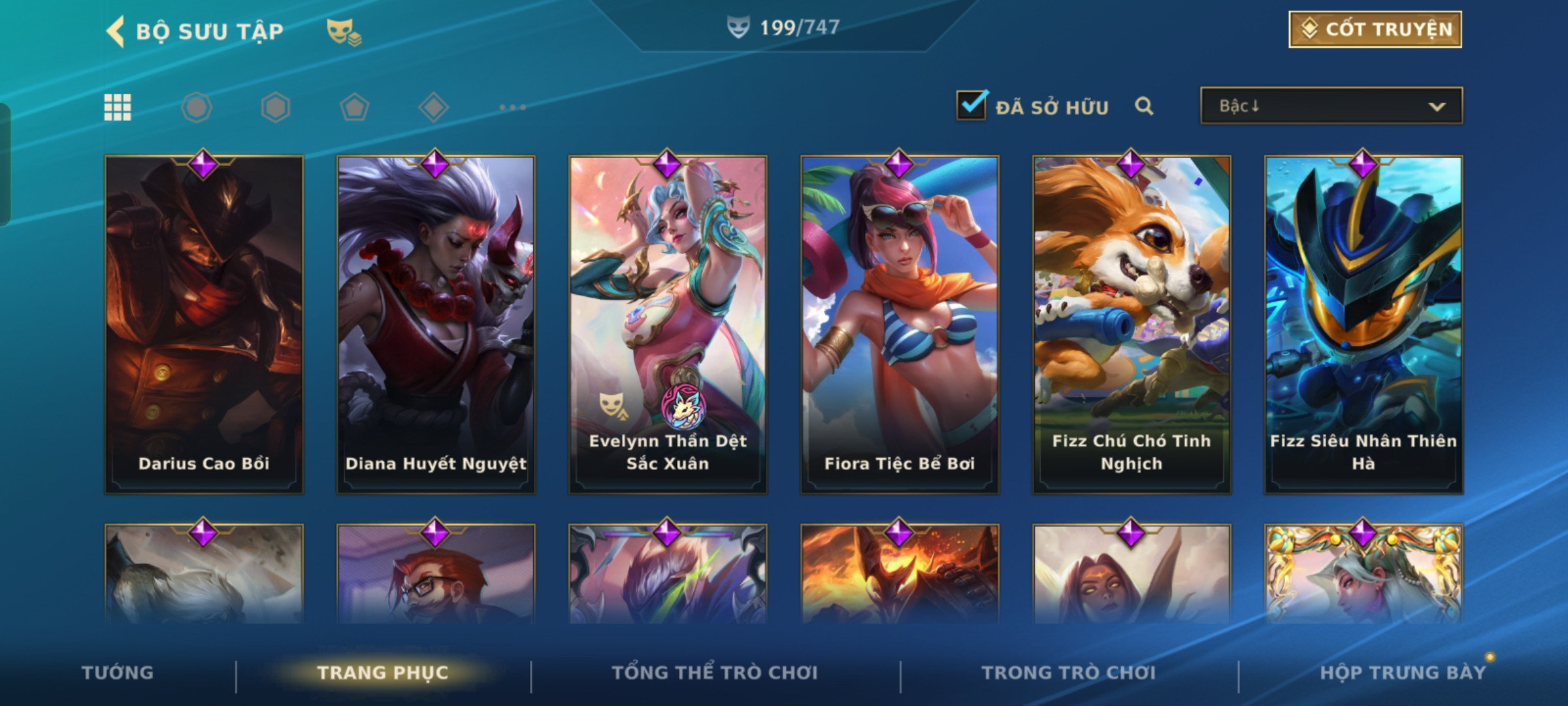Toggle the Đã Sở Hữu checkbox
The image size is (1568, 706).
971,106
